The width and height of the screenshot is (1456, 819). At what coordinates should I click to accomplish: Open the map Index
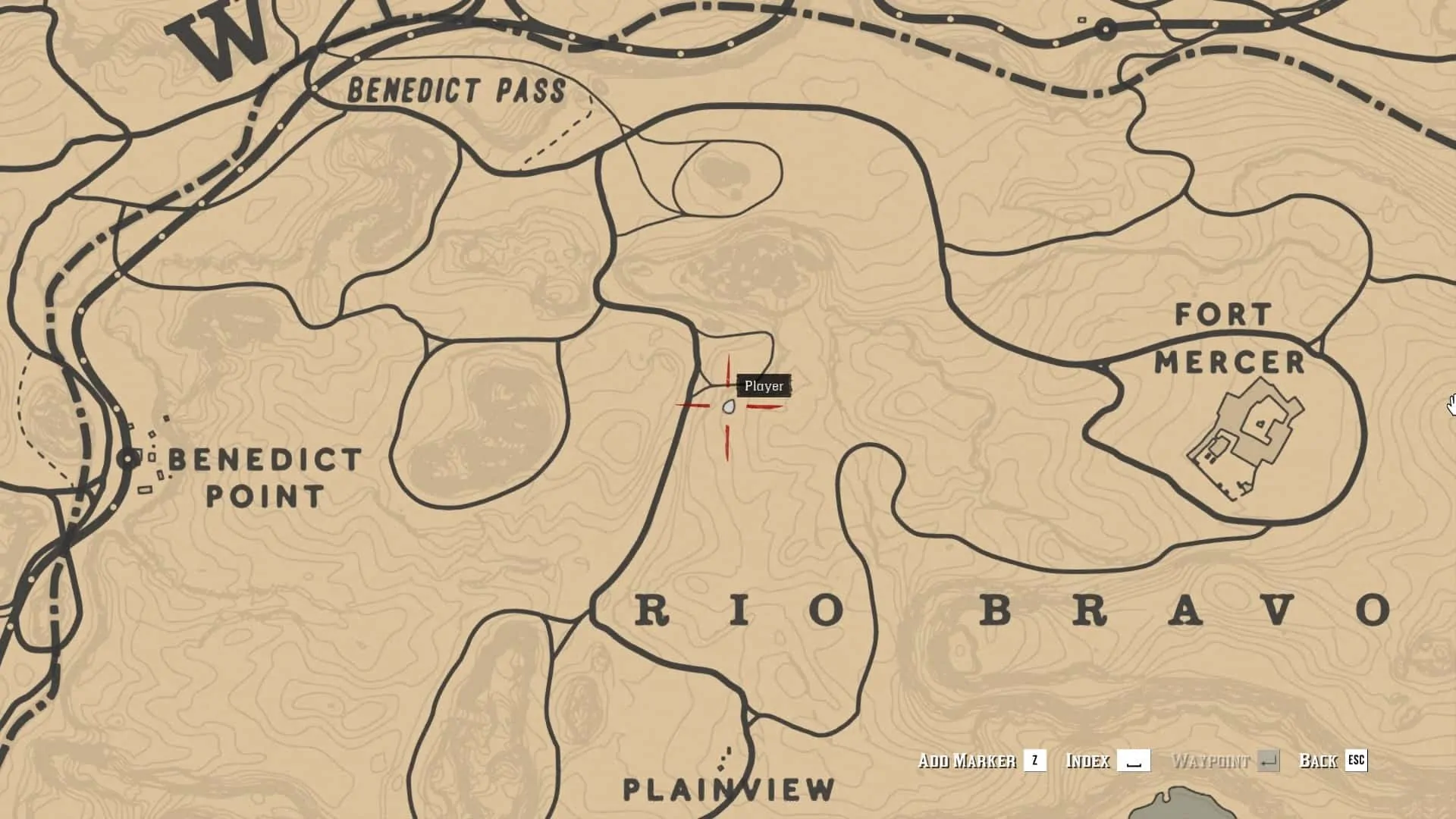1106,761
